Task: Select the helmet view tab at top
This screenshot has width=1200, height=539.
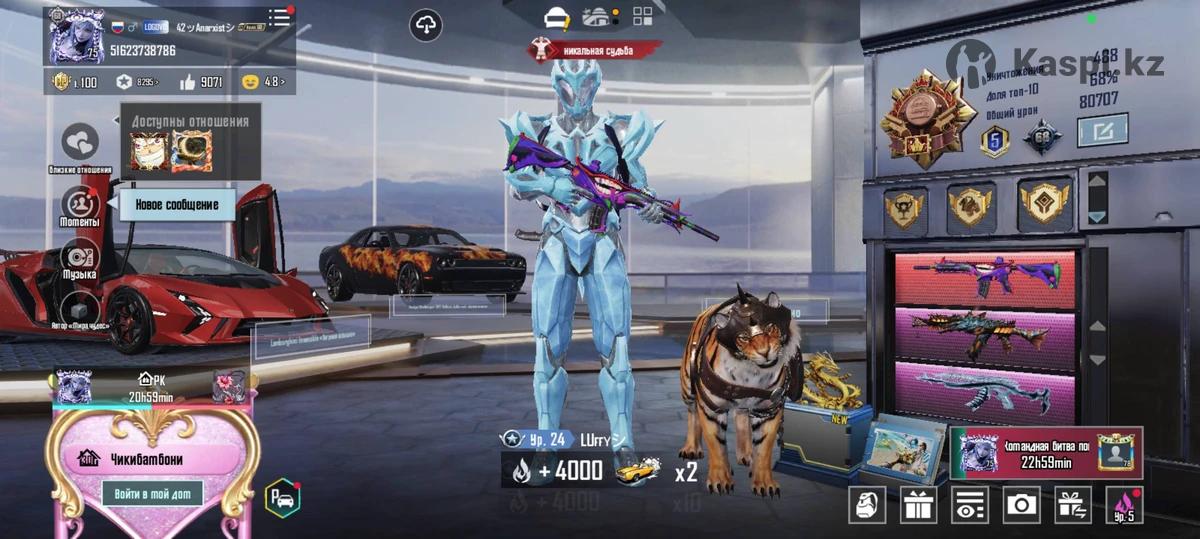Action: (556, 16)
